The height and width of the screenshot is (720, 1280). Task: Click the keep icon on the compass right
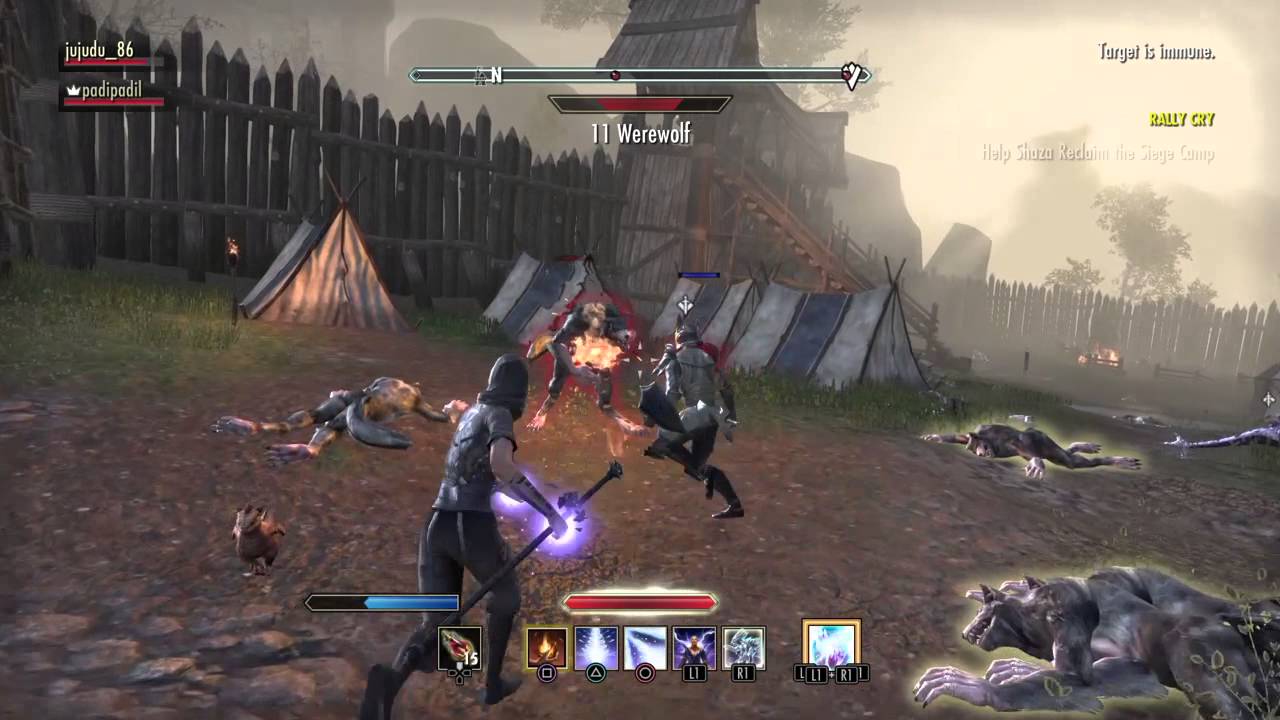click(x=851, y=73)
